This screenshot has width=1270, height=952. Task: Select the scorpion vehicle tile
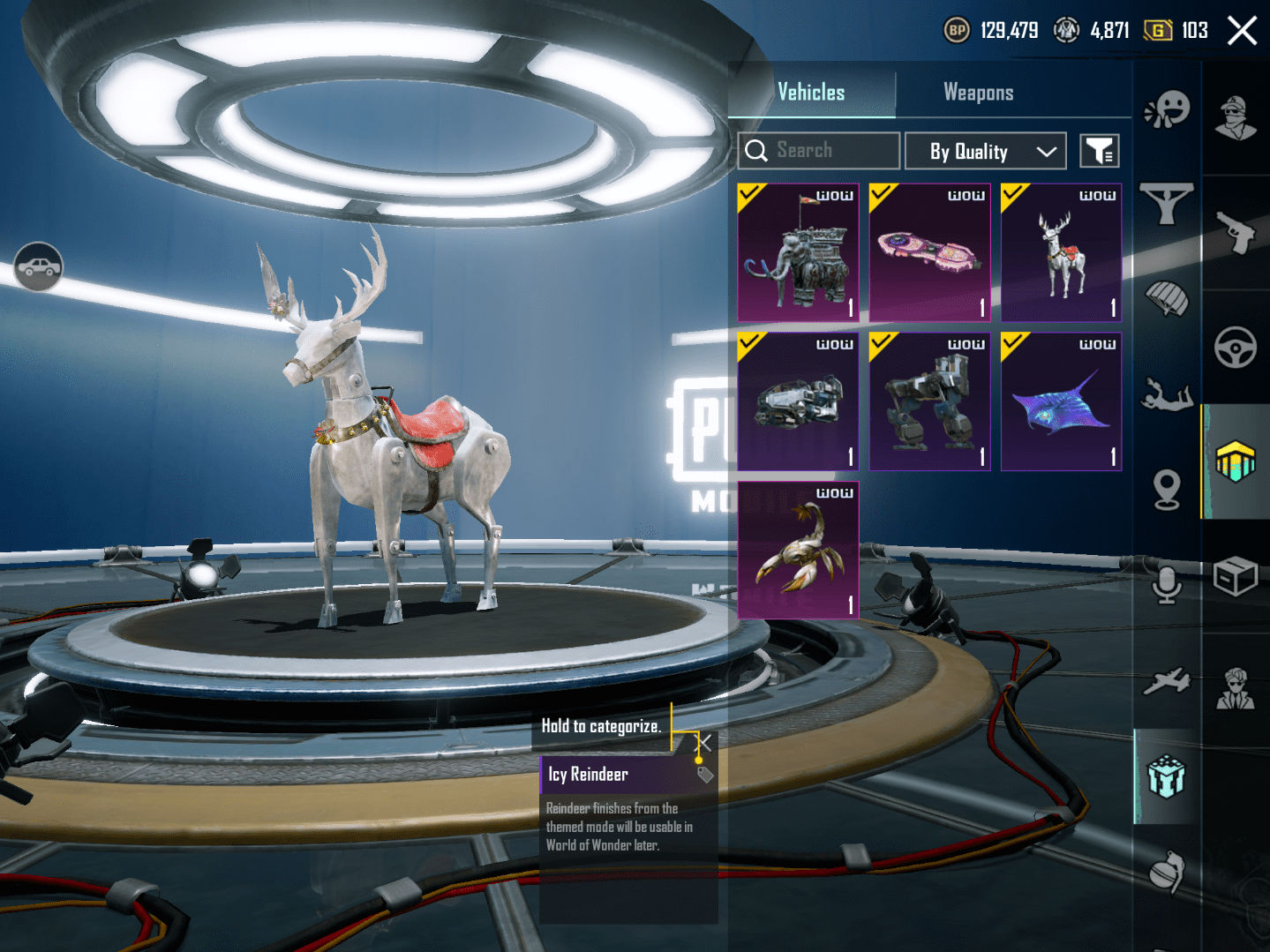click(798, 550)
